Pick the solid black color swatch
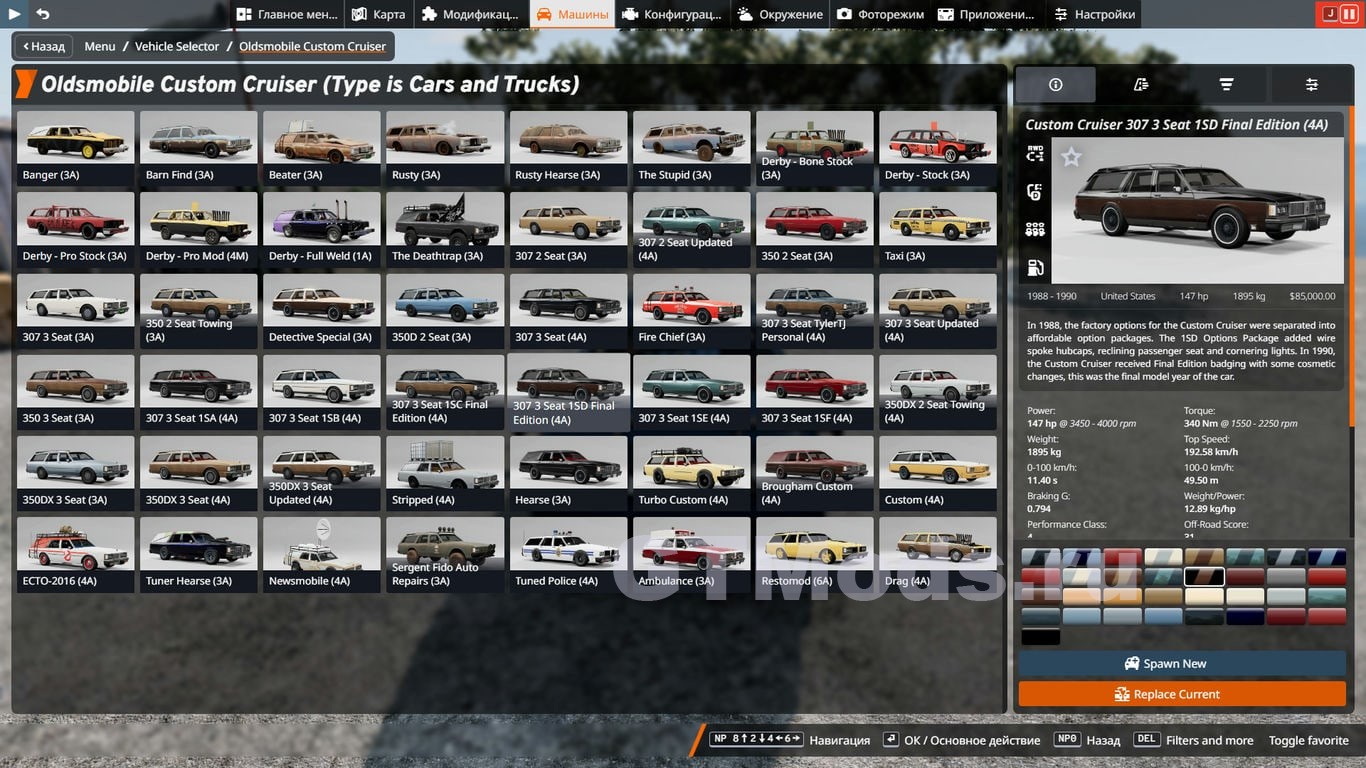 tap(1040, 637)
